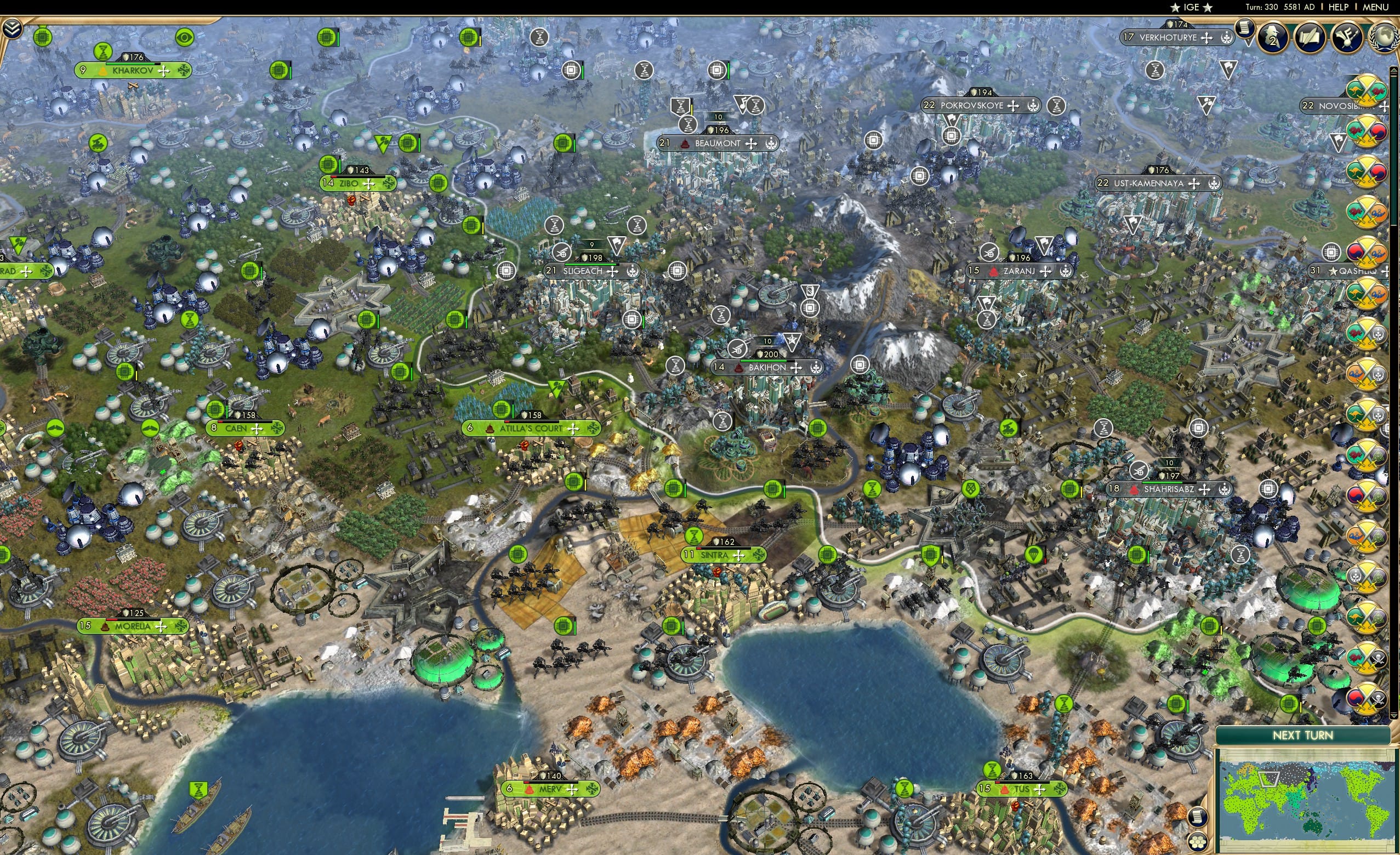Open social policies via scroll icon beside minimap
Viewport: 1400px width, 855px height.
pyautogui.click(x=1197, y=818)
